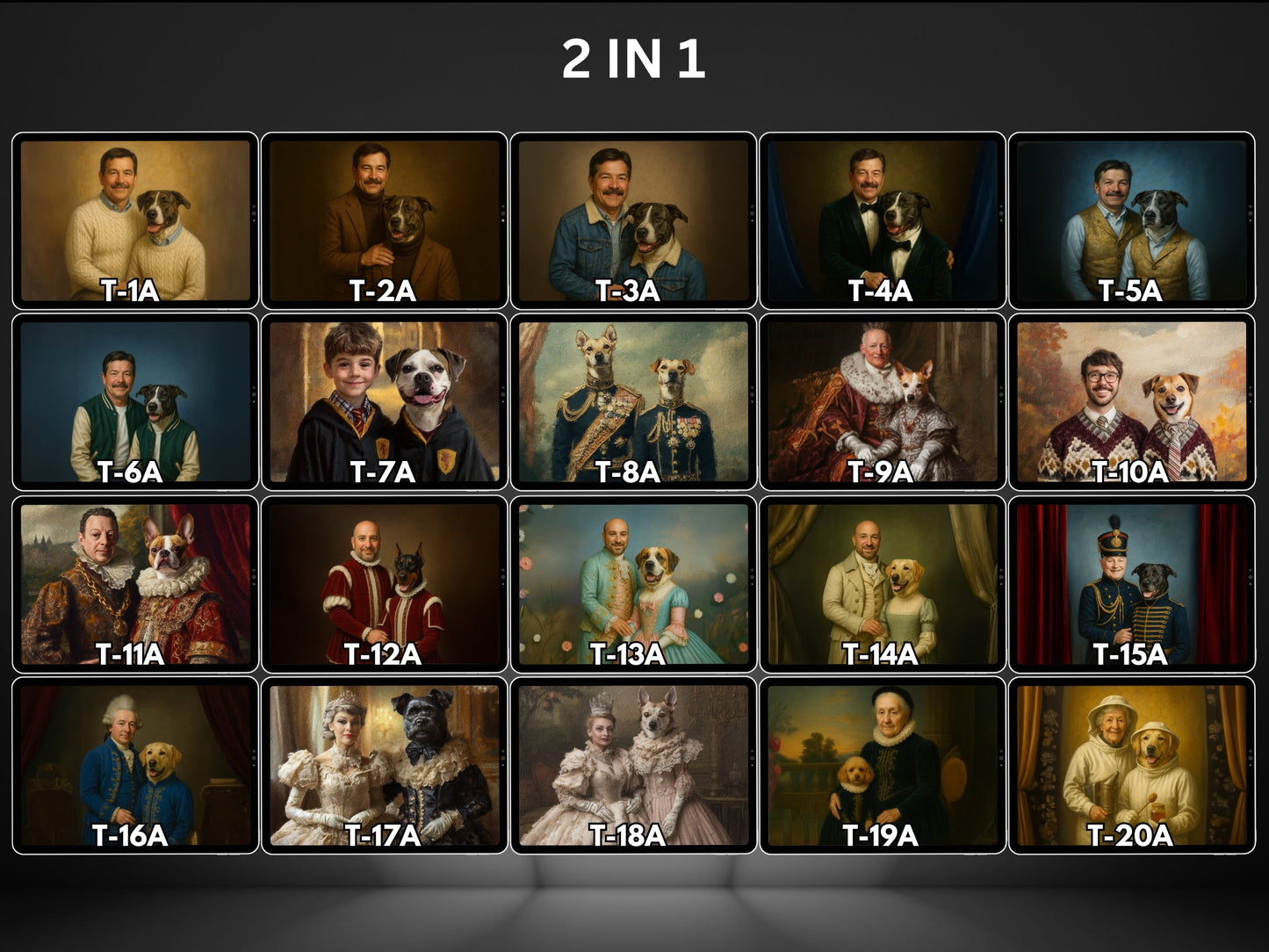The width and height of the screenshot is (1269, 952).
Task: Select the T-1A cream sweater portrait
Action: click(135, 220)
